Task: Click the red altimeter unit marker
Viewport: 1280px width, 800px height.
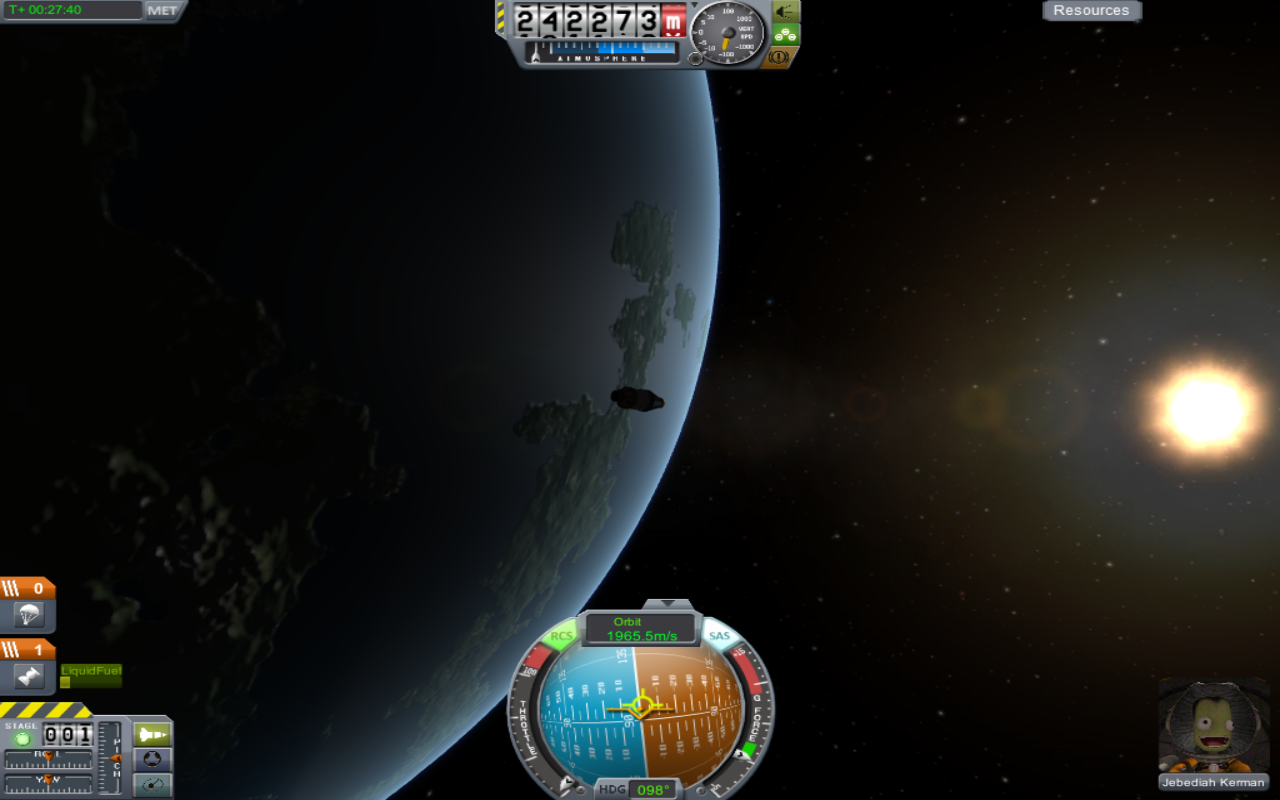Action: 673,20
